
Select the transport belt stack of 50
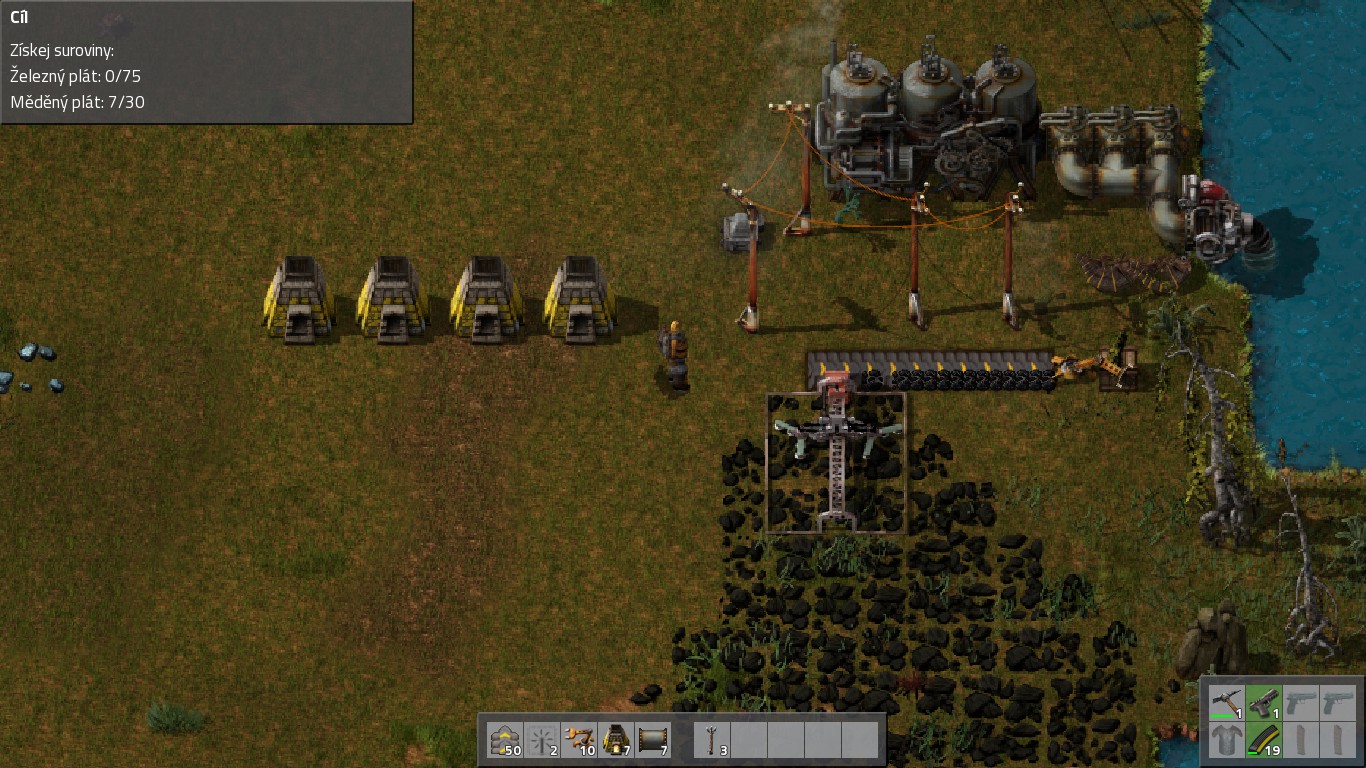tap(505, 740)
